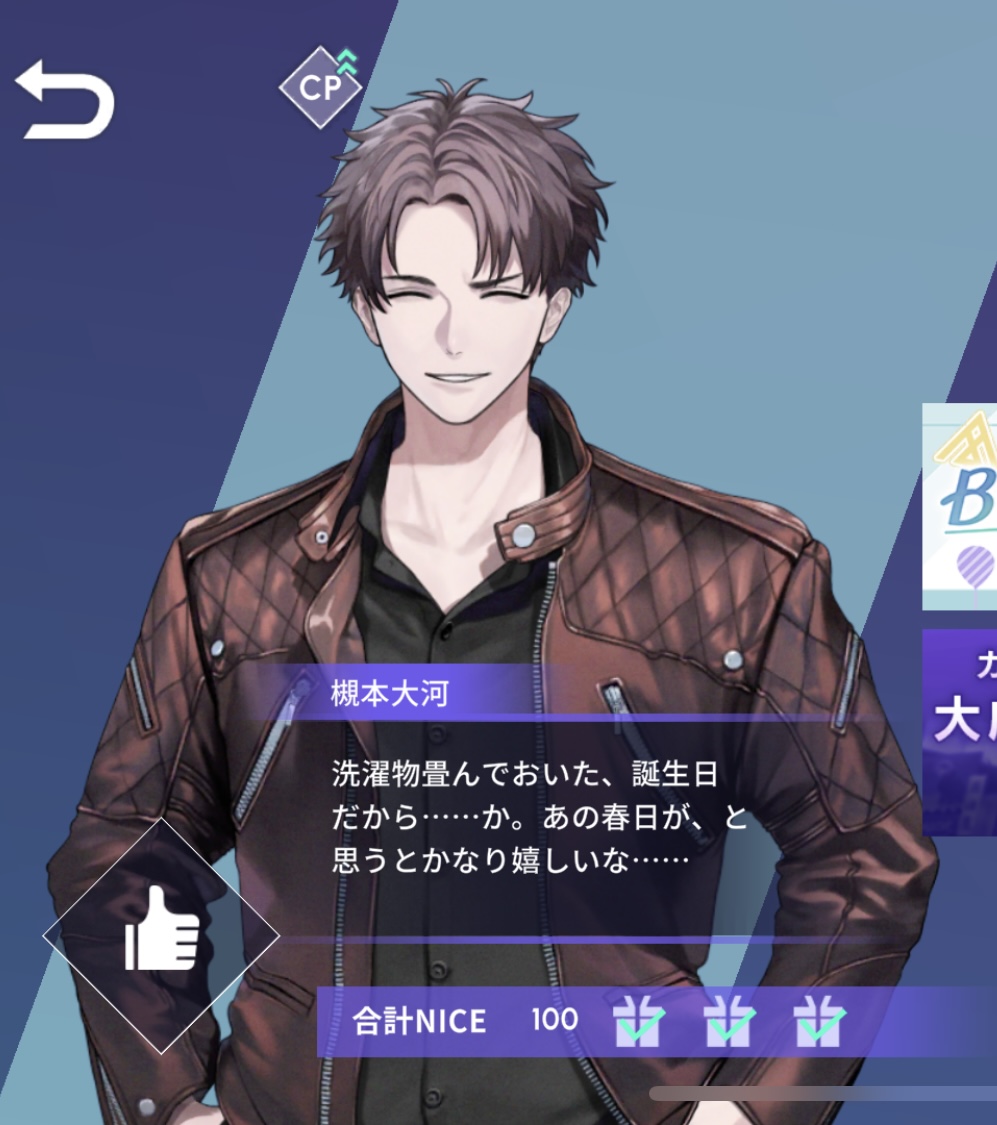The height and width of the screenshot is (1125, 997).
Task: Open the birthday banner thumbnail
Action: click(x=960, y=506)
